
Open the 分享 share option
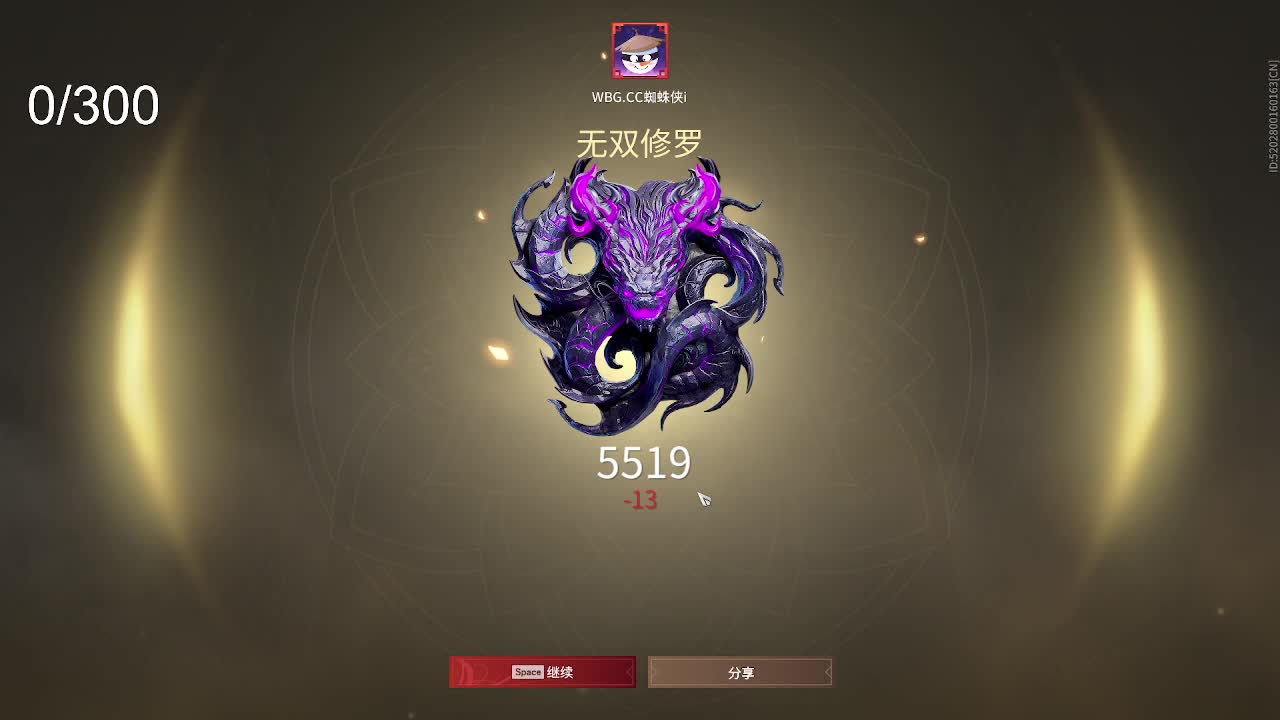pos(739,672)
